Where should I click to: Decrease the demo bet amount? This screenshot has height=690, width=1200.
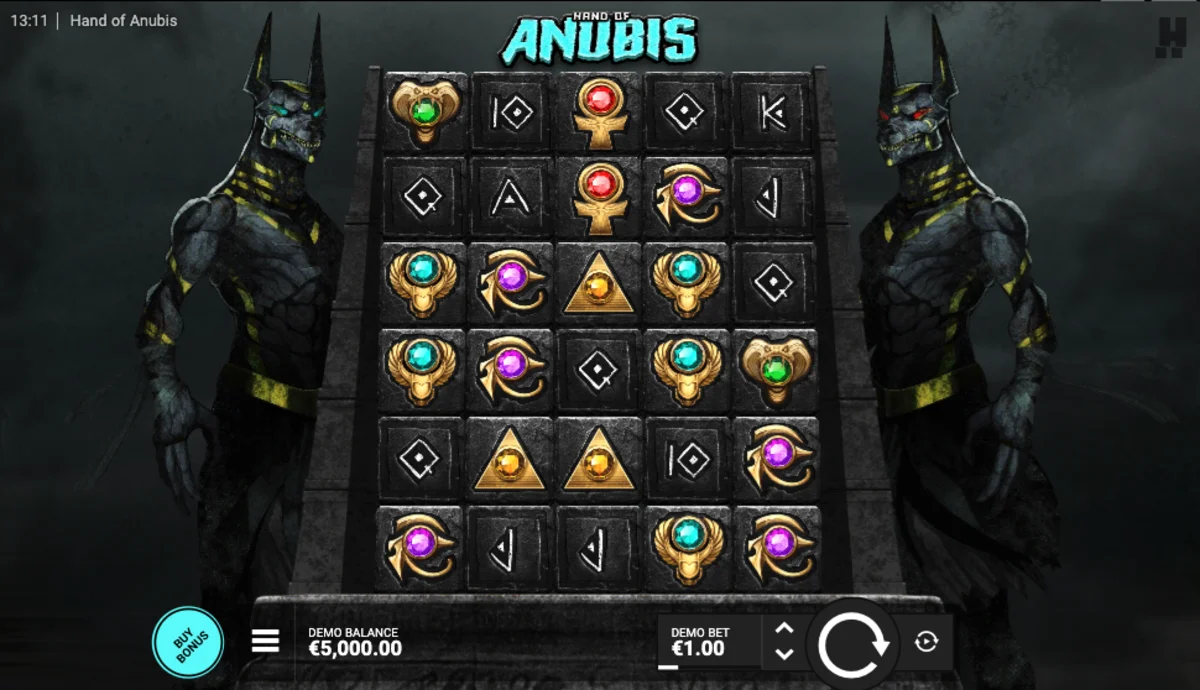coord(785,654)
